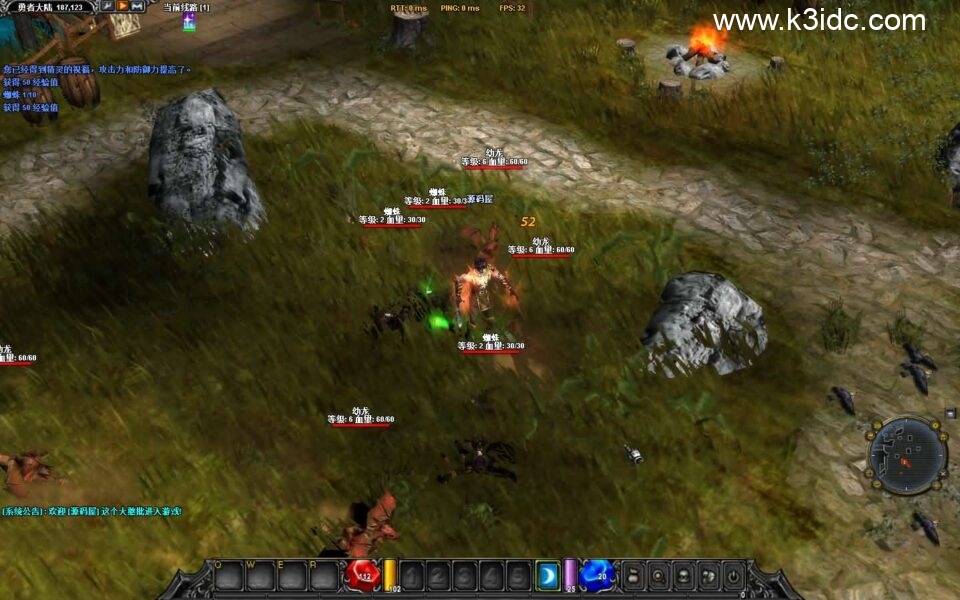960x600 pixels.
Task: Click the current line indicator text
Action: point(186,7)
